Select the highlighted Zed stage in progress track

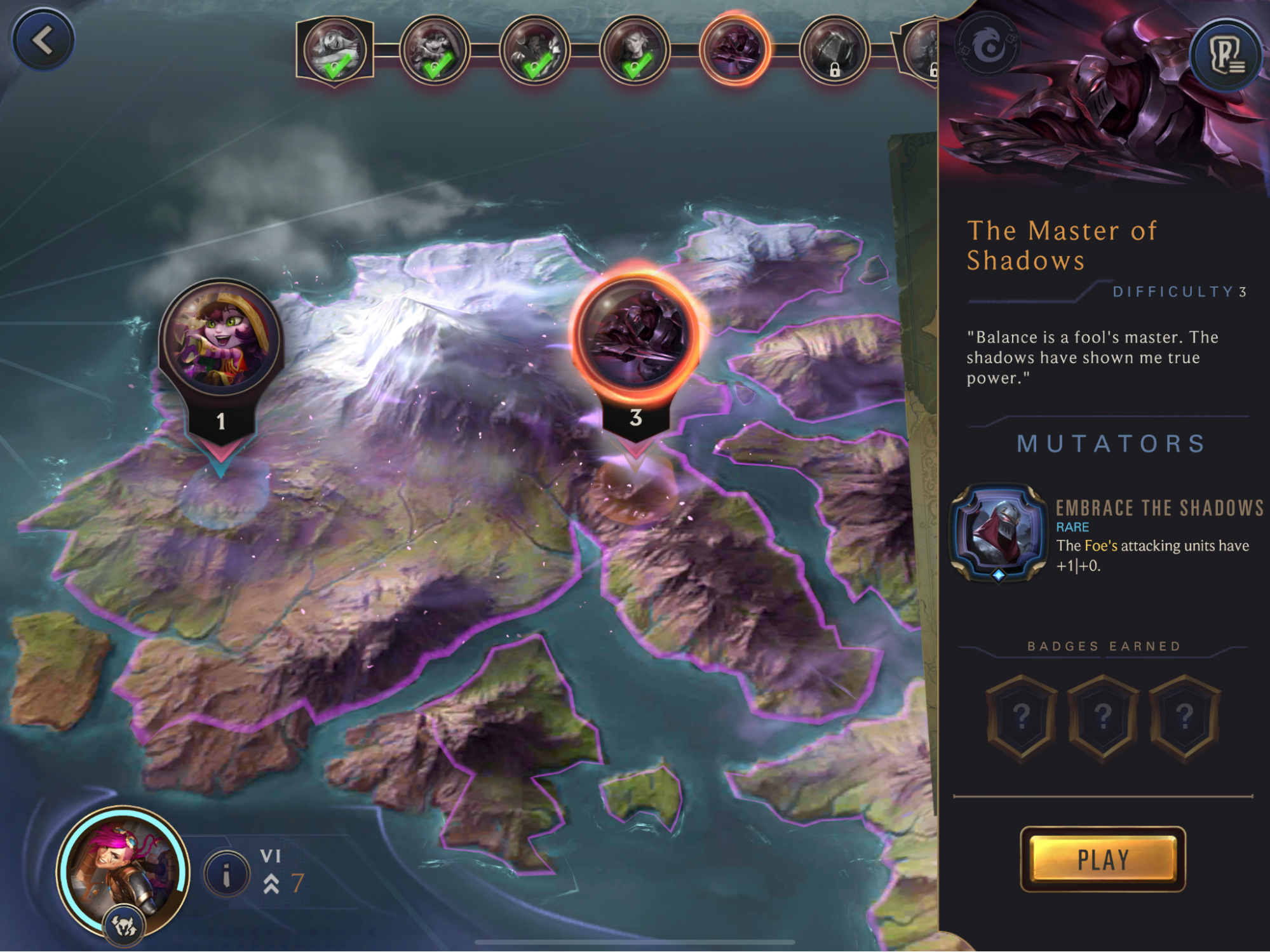click(734, 49)
